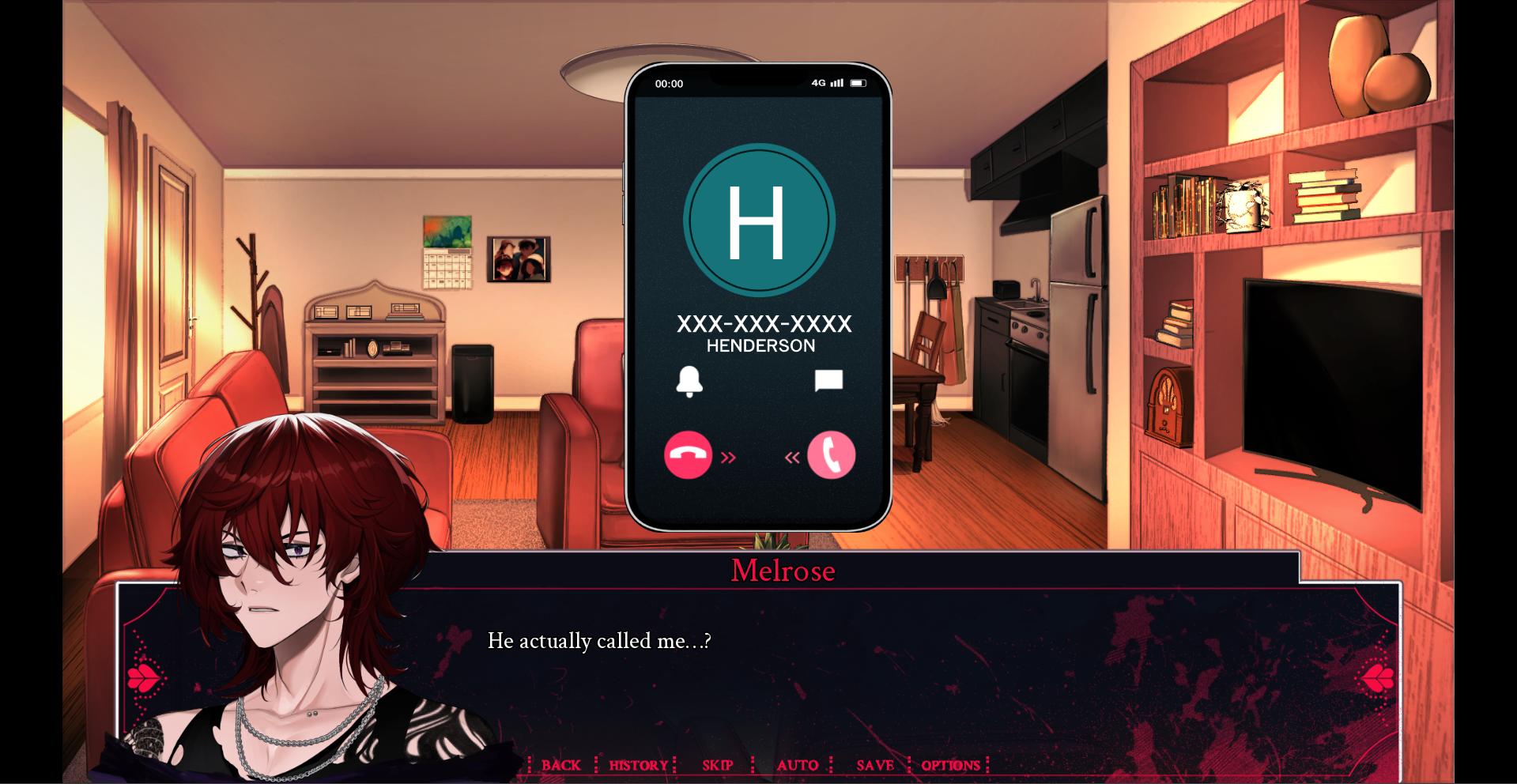Select Henderson's circular 'H' contact avatar
This screenshot has height=784, width=1517.
click(x=760, y=220)
